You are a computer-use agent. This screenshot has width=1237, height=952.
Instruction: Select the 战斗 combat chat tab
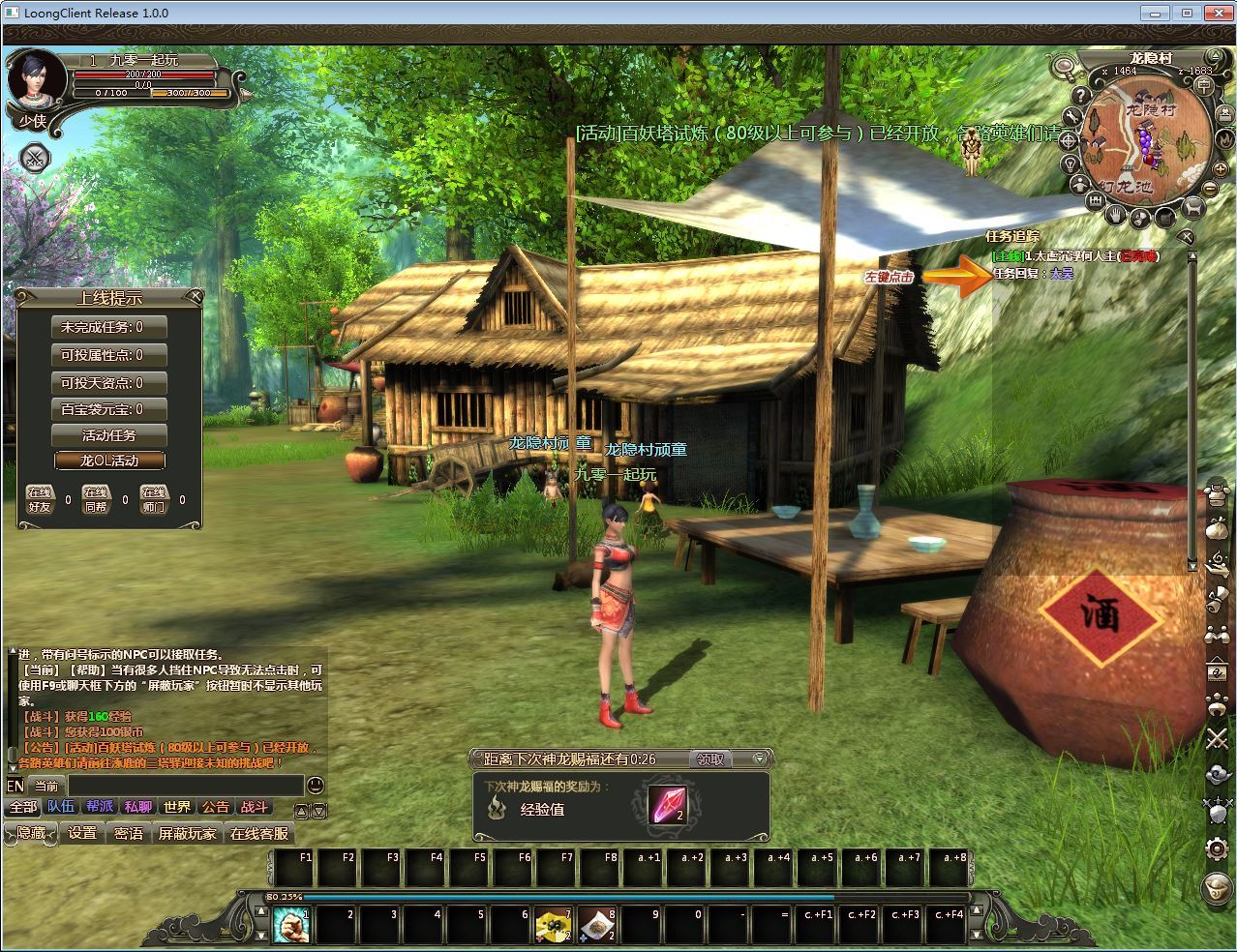coord(255,807)
